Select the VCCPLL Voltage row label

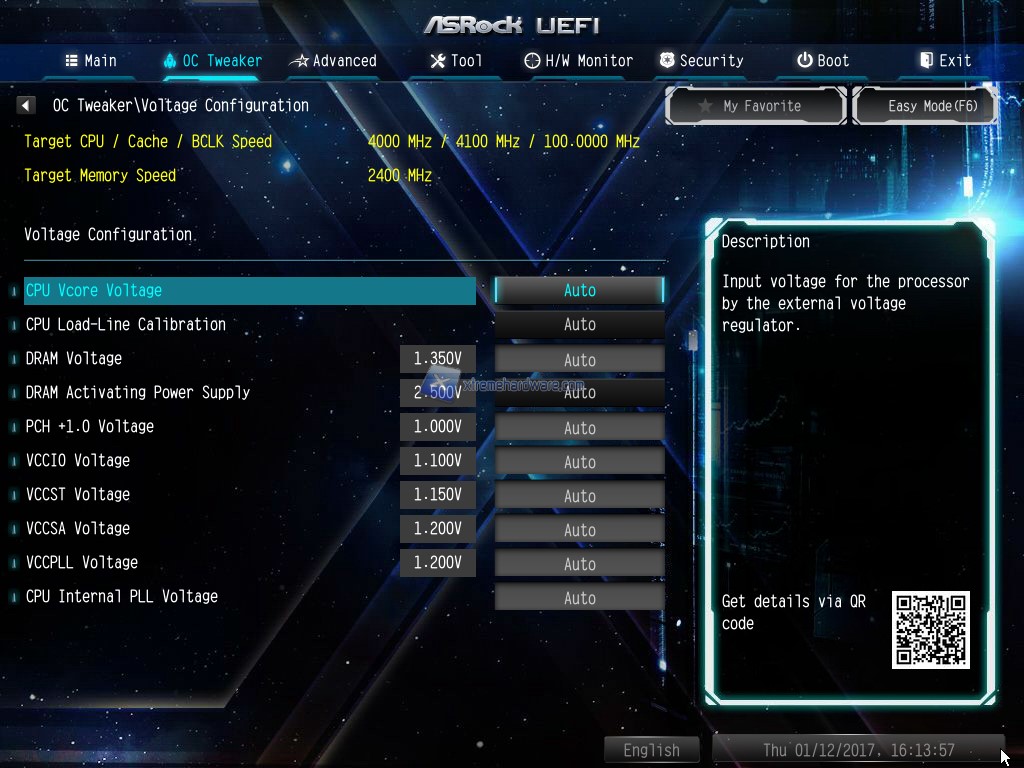[82, 562]
